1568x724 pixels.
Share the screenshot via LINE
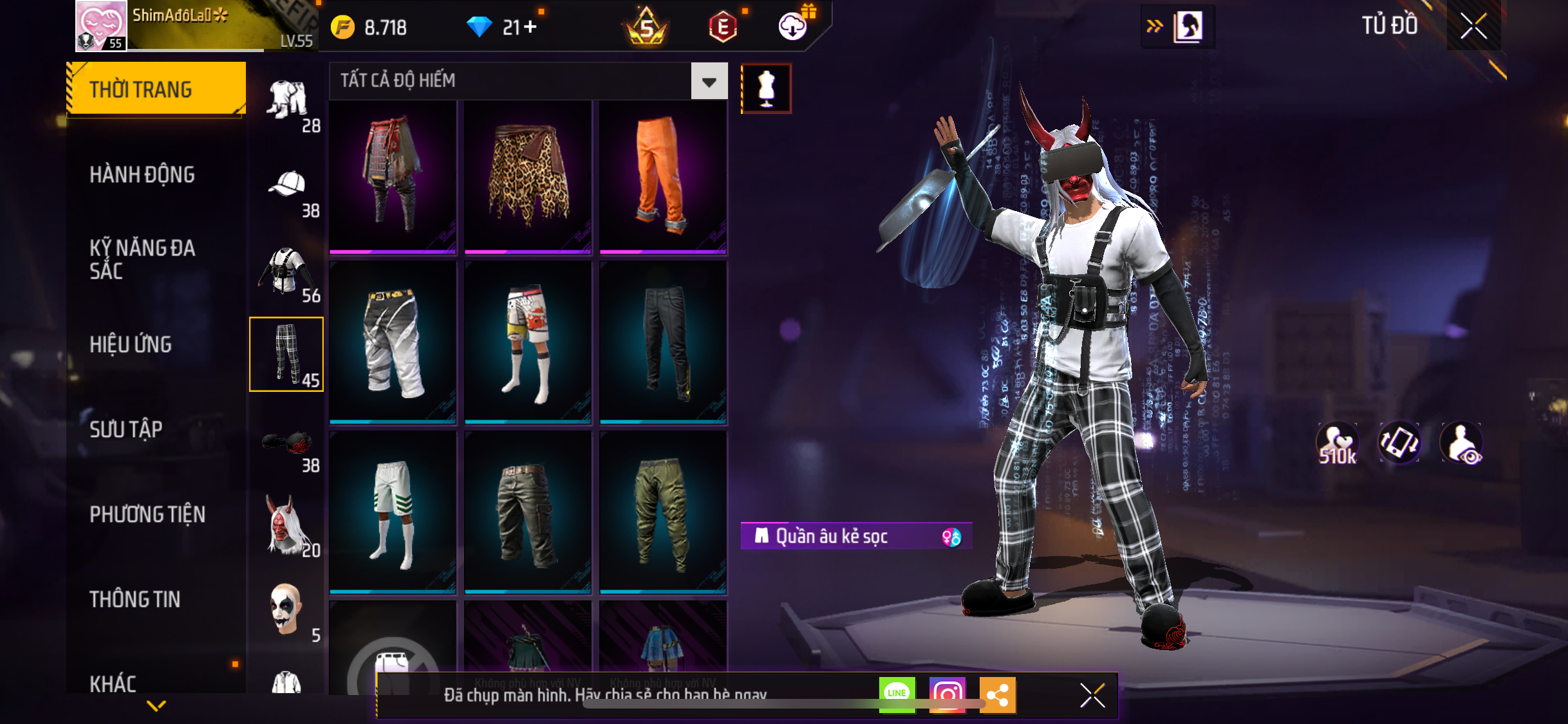[x=897, y=694]
